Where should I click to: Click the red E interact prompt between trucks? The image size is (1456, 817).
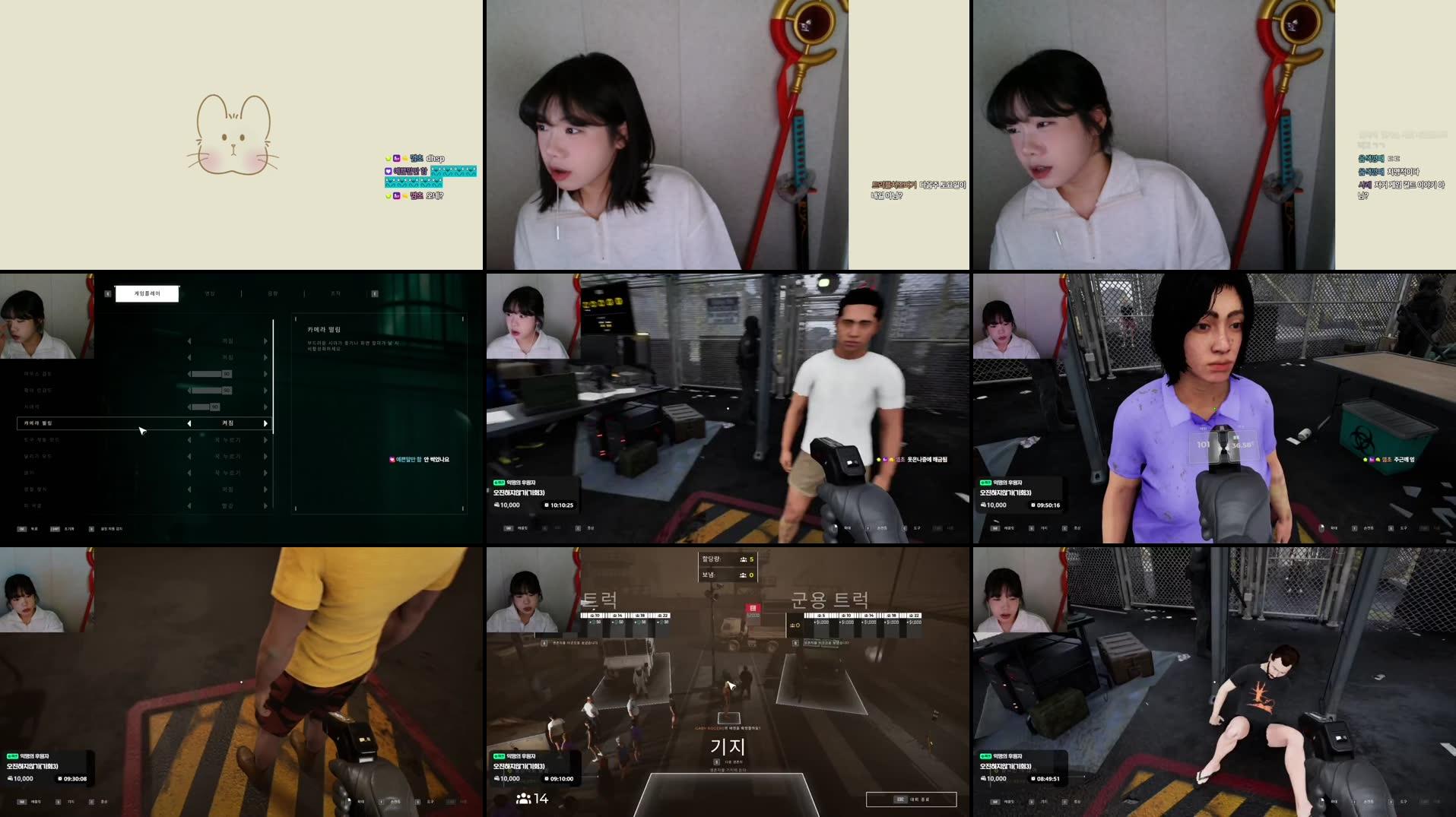[753, 607]
